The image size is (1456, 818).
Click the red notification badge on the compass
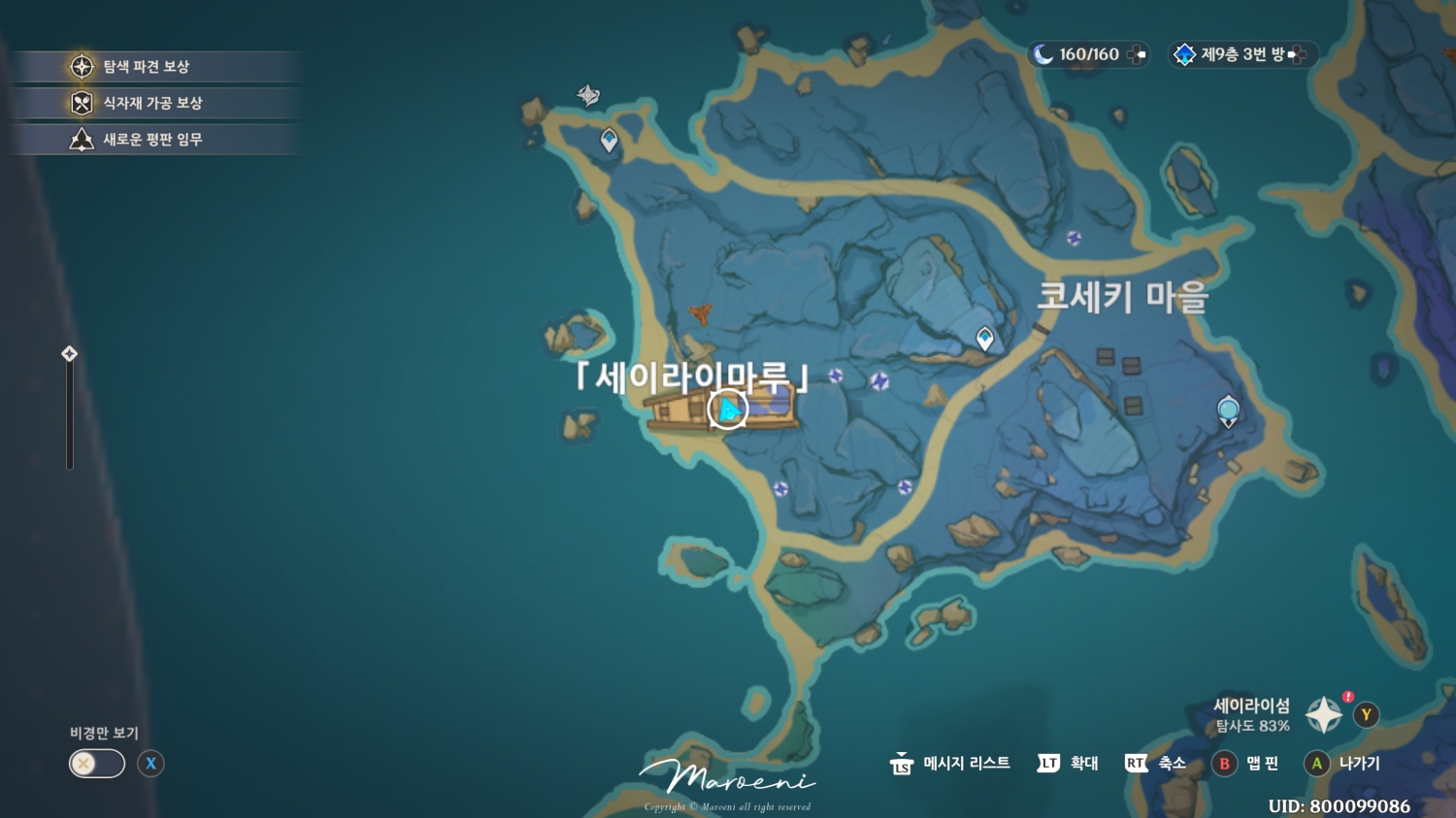coord(1345,696)
